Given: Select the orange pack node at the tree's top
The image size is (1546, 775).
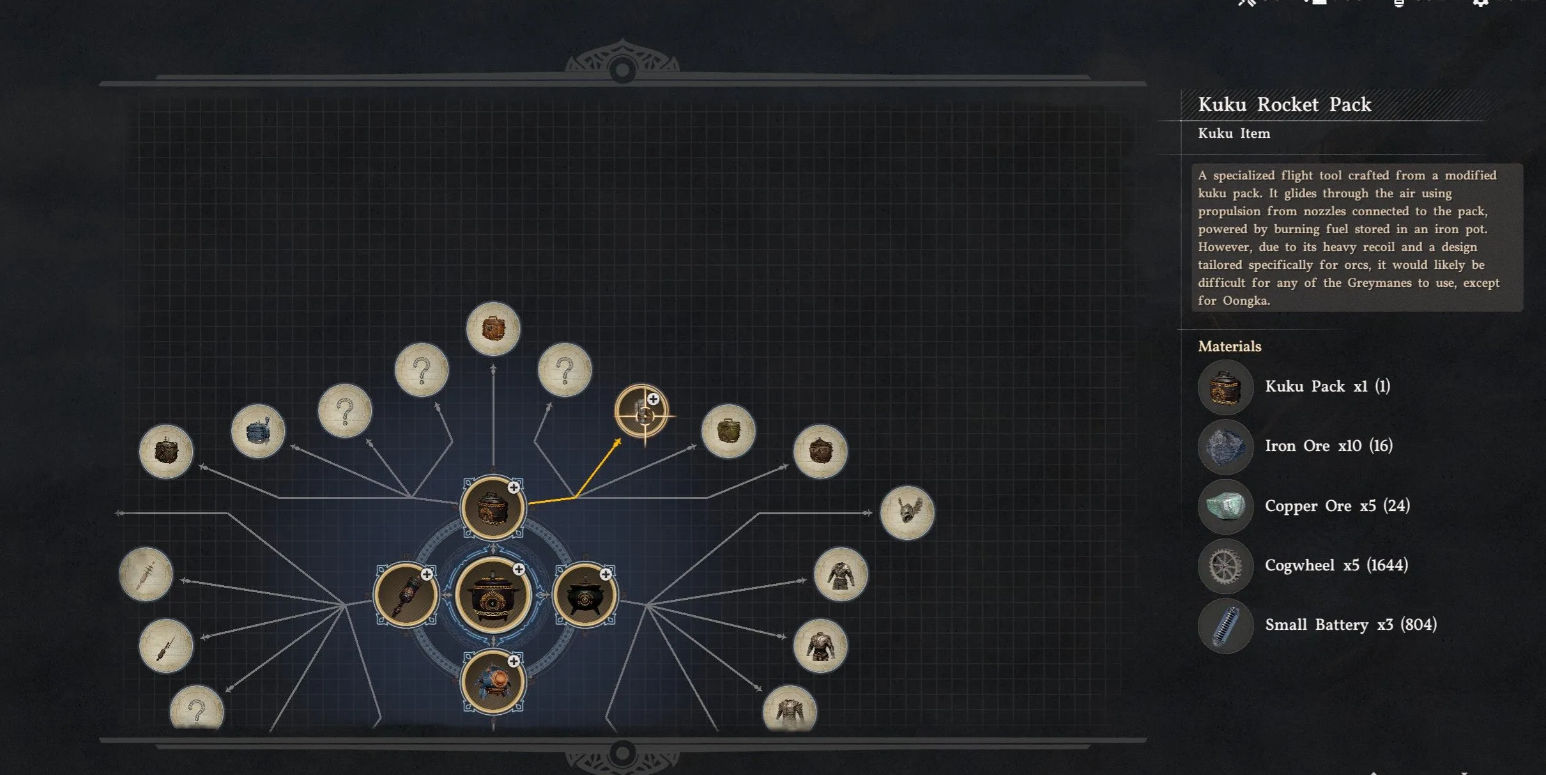Looking at the screenshot, I should click(x=493, y=329).
